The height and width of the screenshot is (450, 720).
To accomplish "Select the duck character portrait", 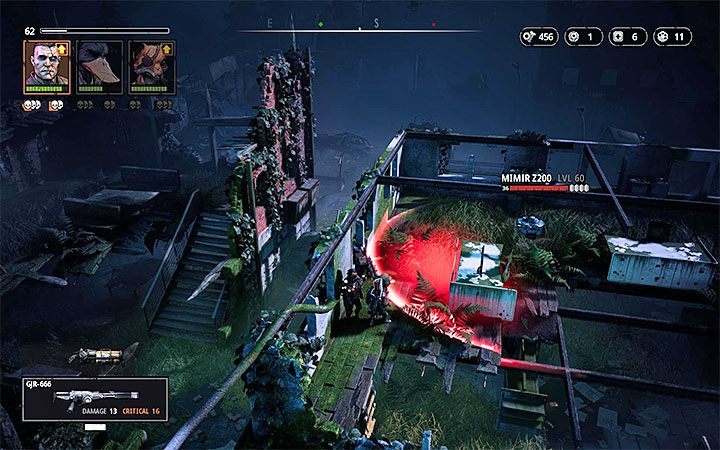I will (99, 67).
